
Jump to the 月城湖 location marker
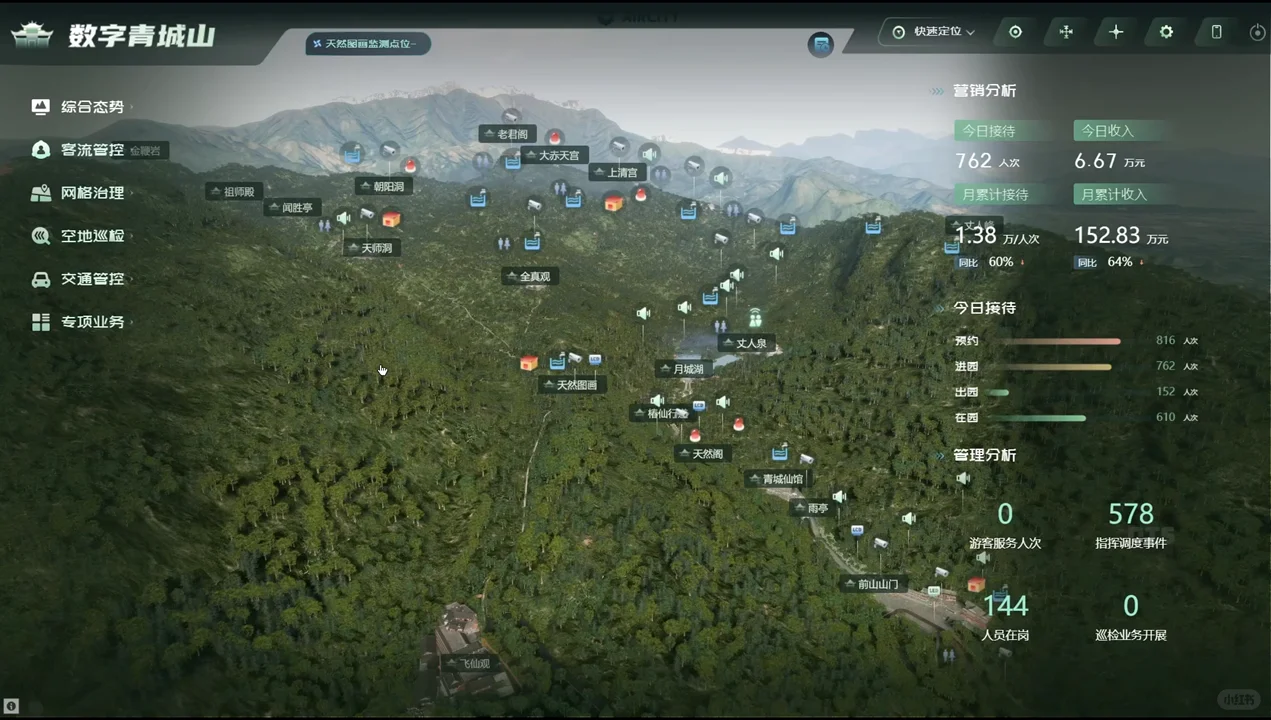coord(687,369)
